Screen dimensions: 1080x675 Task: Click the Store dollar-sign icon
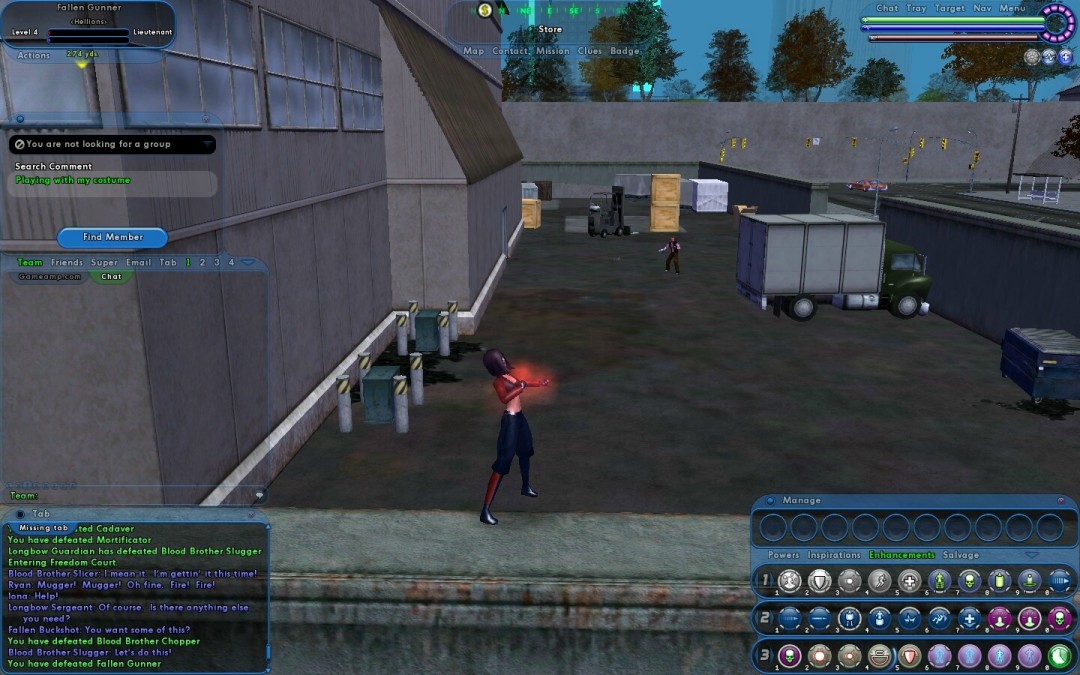[x=485, y=10]
